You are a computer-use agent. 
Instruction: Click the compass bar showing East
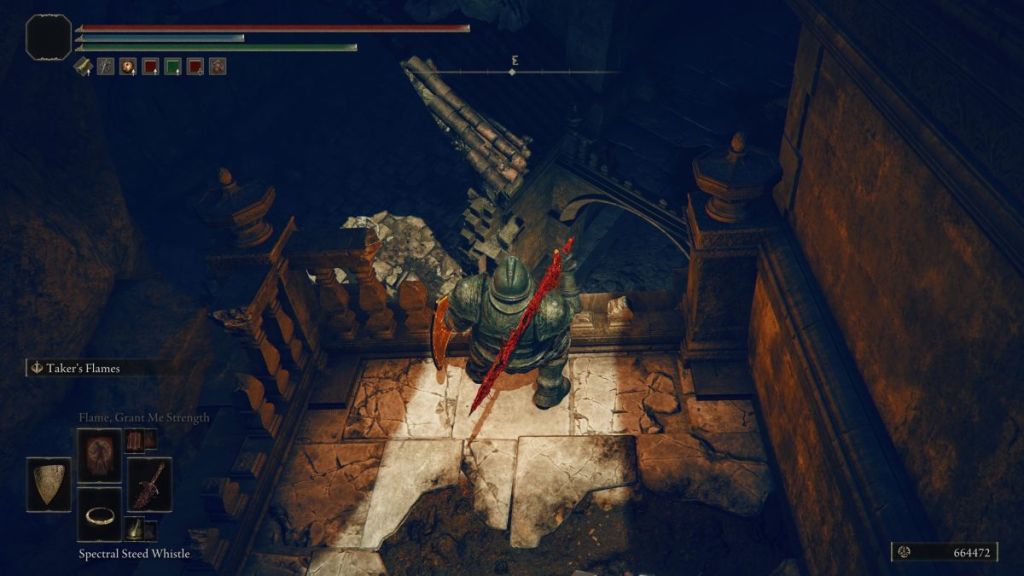pyautogui.click(x=514, y=70)
